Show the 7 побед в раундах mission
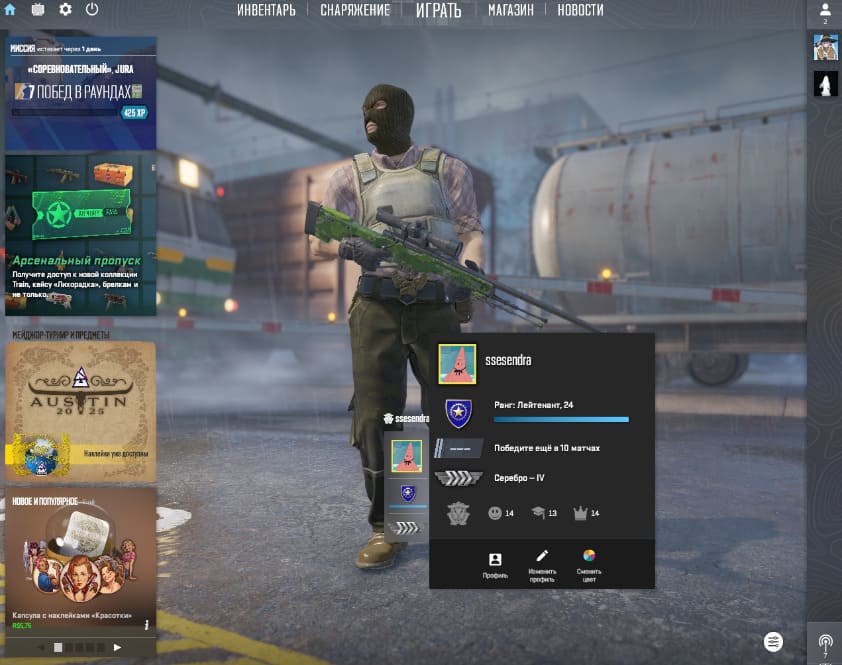Screen dimensions: 842x665 [80, 93]
